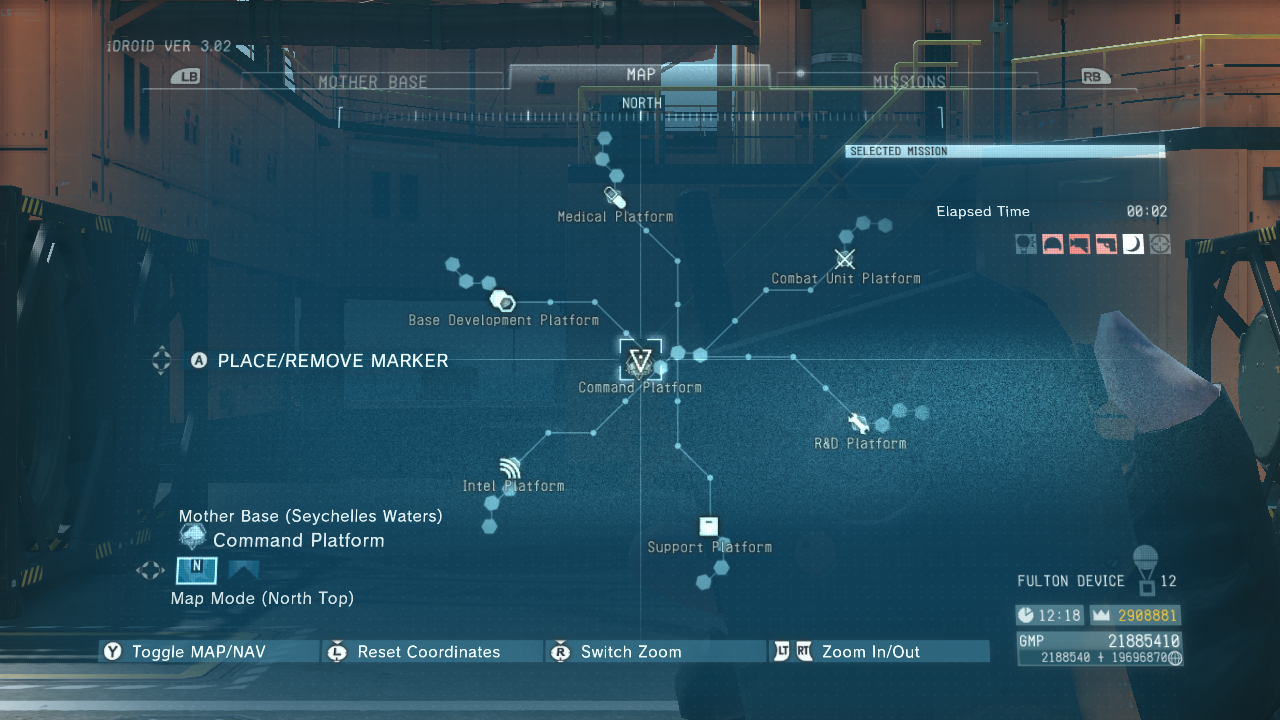This screenshot has width=1280, height=720.
Task: Toggle Map Mode using the N compass icon
Action: (x=196, y=570)
